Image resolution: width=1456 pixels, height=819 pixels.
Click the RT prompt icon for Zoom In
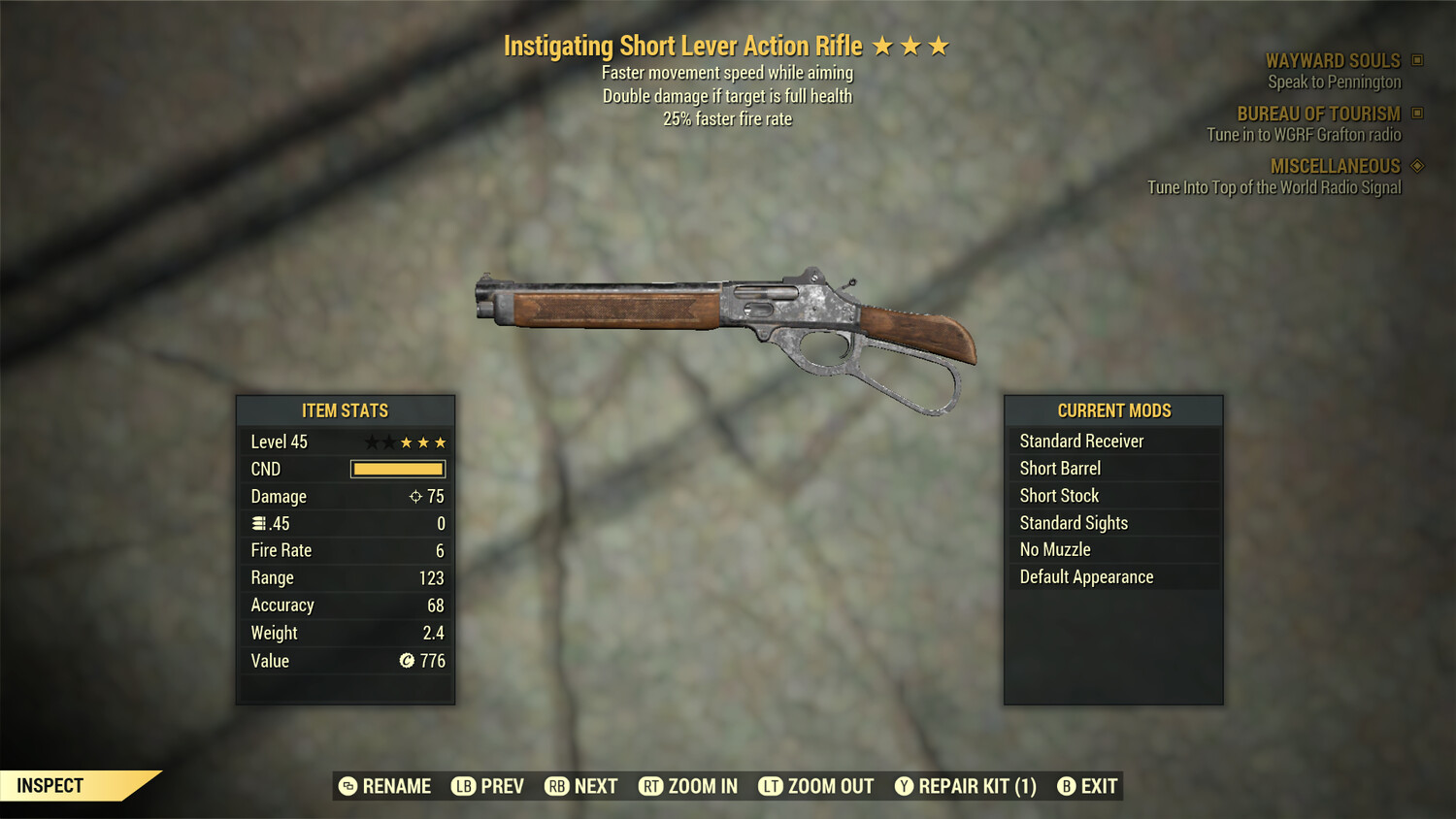click(650, 786)
